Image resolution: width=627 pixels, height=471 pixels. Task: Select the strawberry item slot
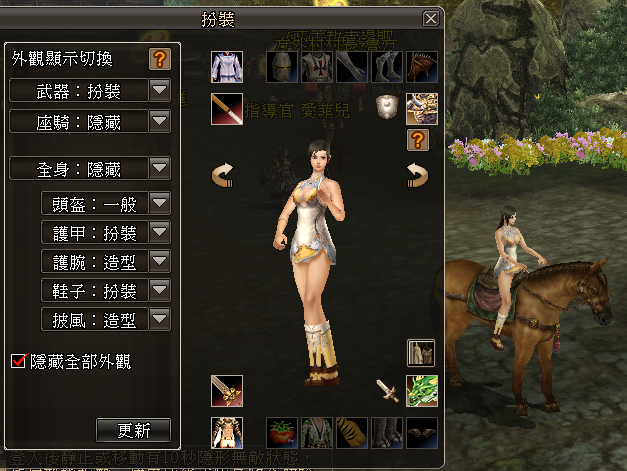(283, 433)
